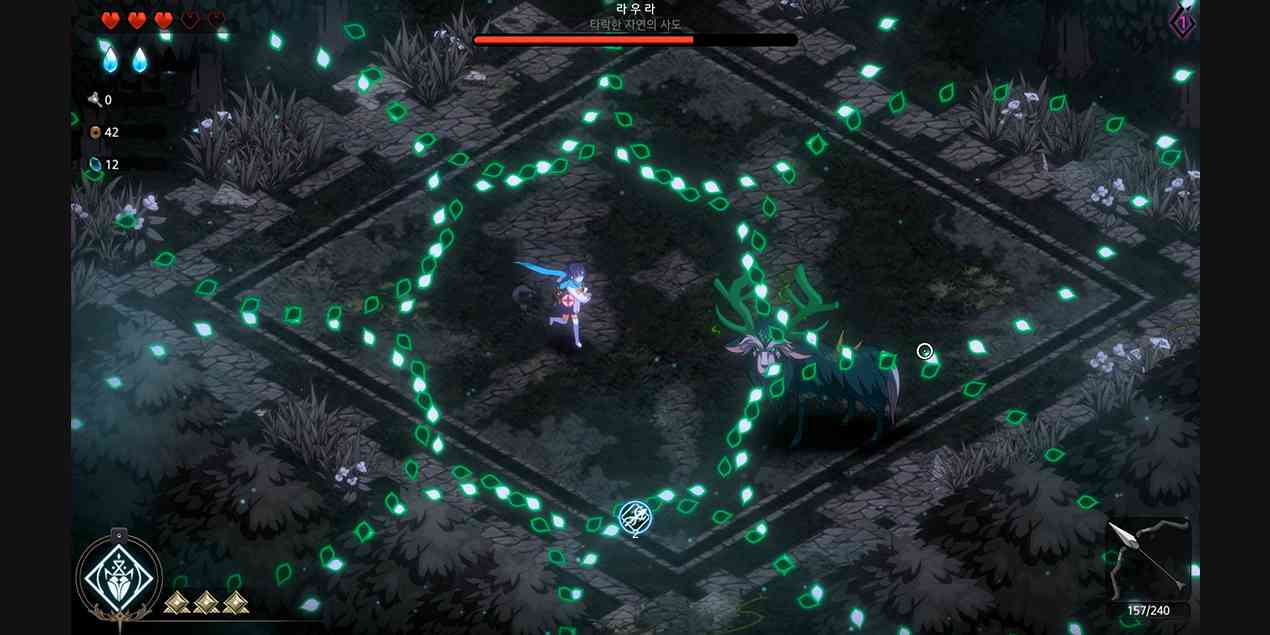Click the coin counter showing 42

(104, 132)
